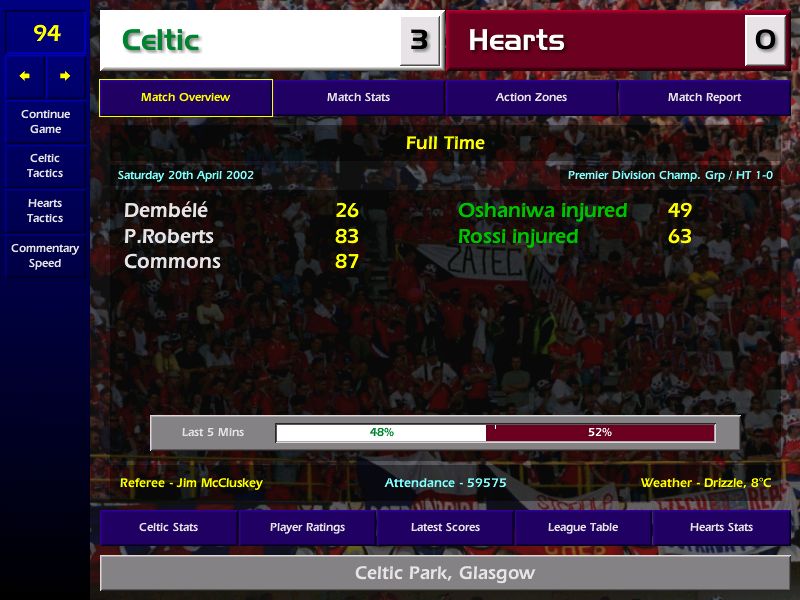Switch to the Match Overview tab

point(185,98)
